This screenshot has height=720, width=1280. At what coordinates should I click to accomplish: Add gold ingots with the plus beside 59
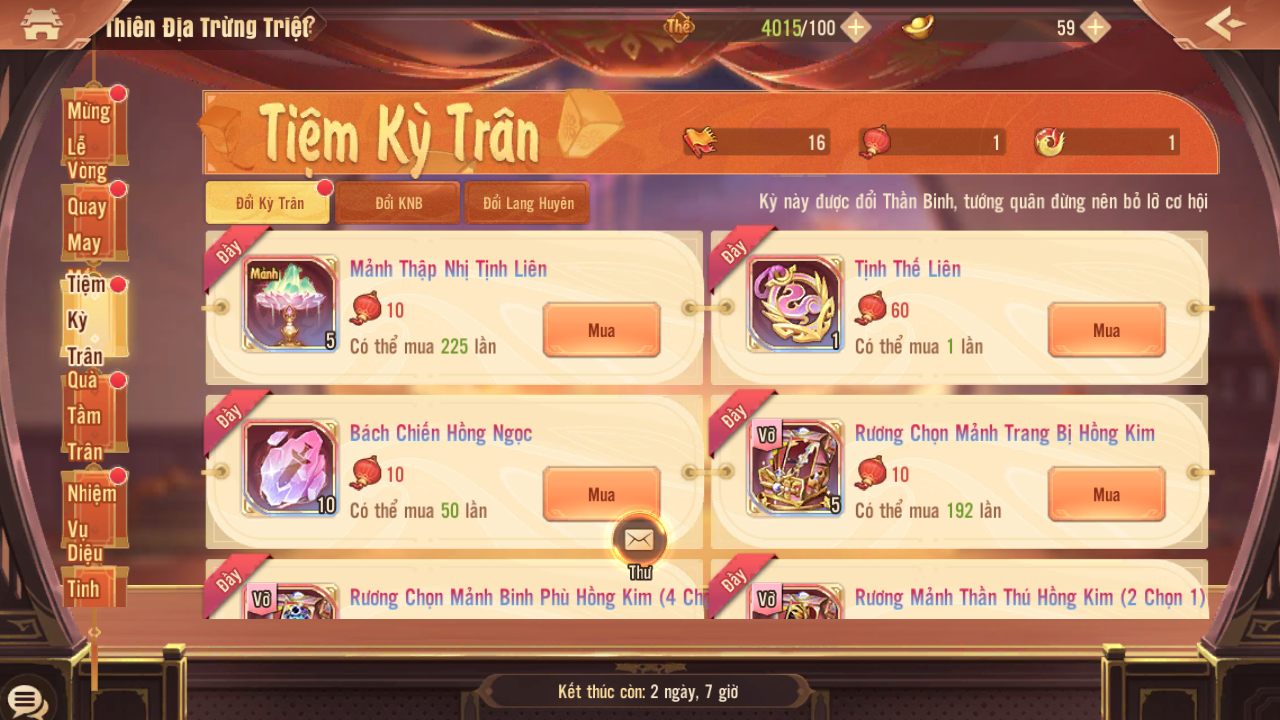coord(1096,28)
